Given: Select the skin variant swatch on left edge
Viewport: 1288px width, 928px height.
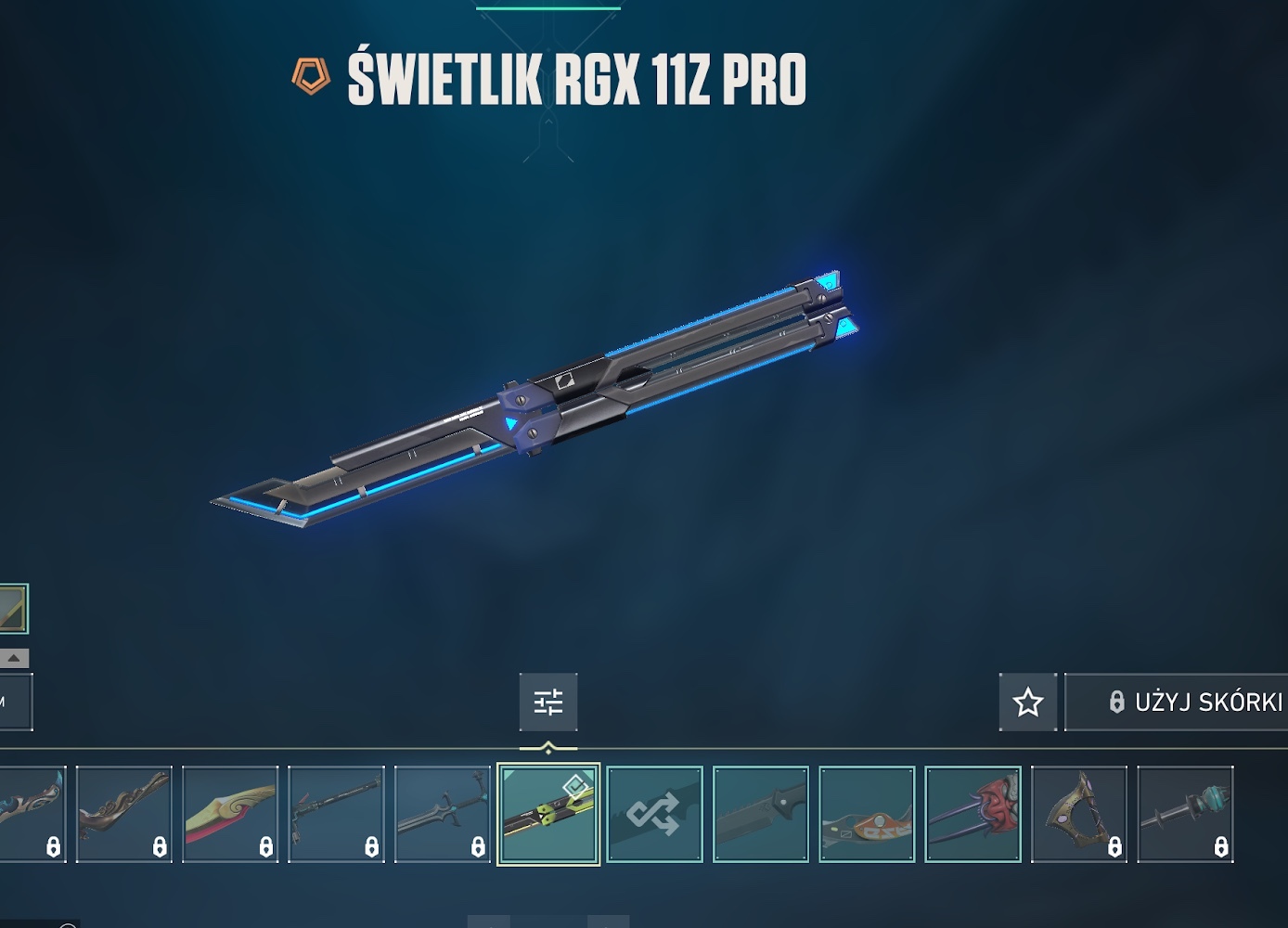Looking at the screenshot, I should (13, 609).
